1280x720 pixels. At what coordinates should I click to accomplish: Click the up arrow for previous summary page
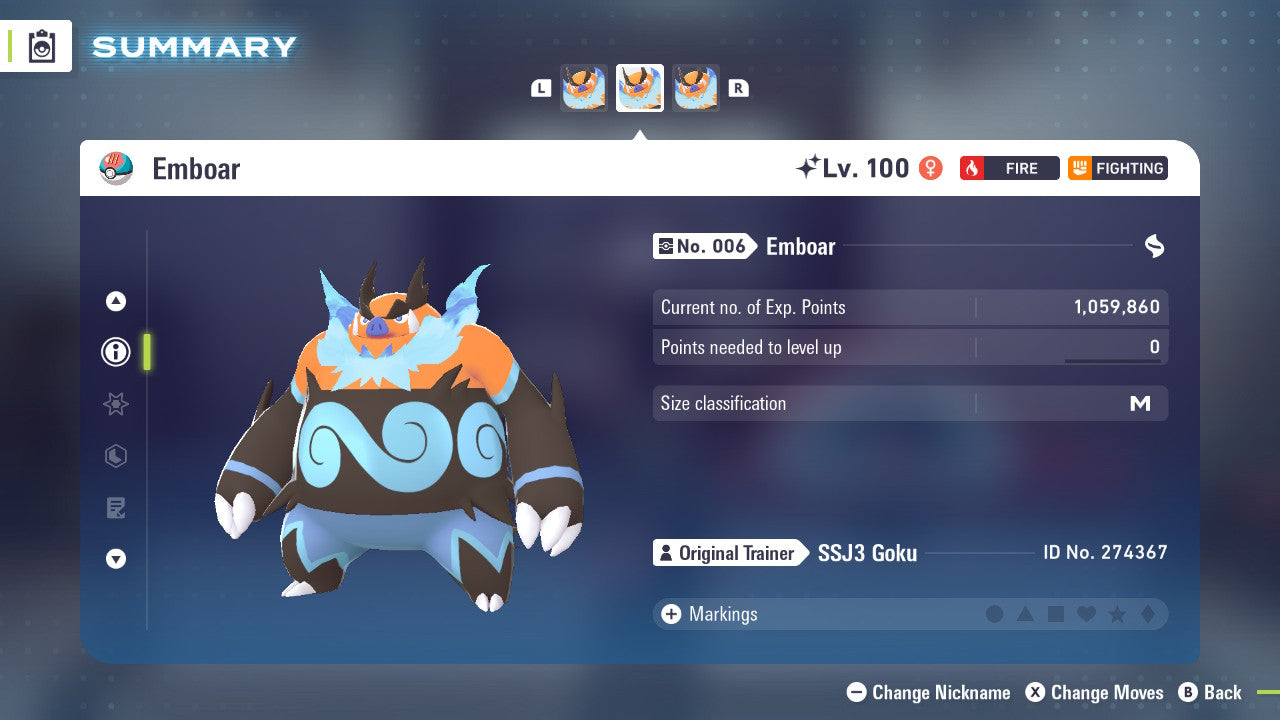(x=116, y=301)
